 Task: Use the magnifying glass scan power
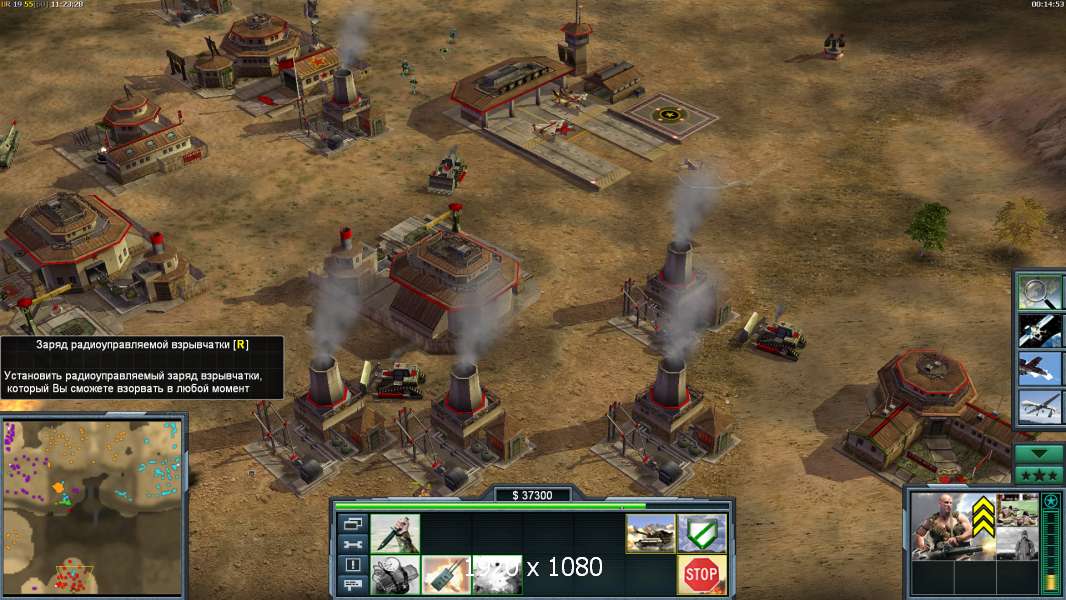pyautogui.click(x=1039, y=293)
